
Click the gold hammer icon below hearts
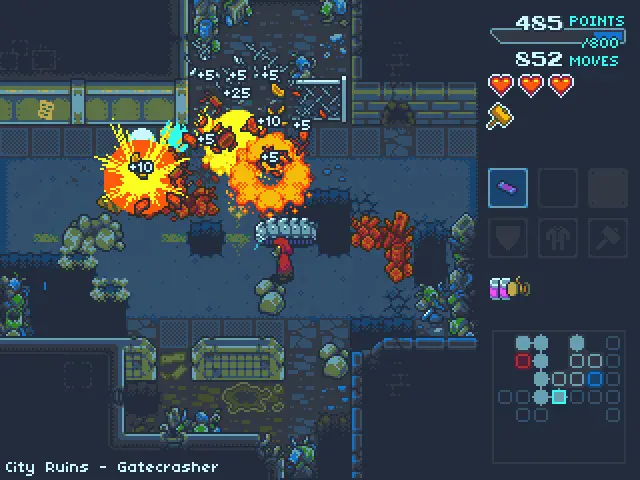pos(498,115)
